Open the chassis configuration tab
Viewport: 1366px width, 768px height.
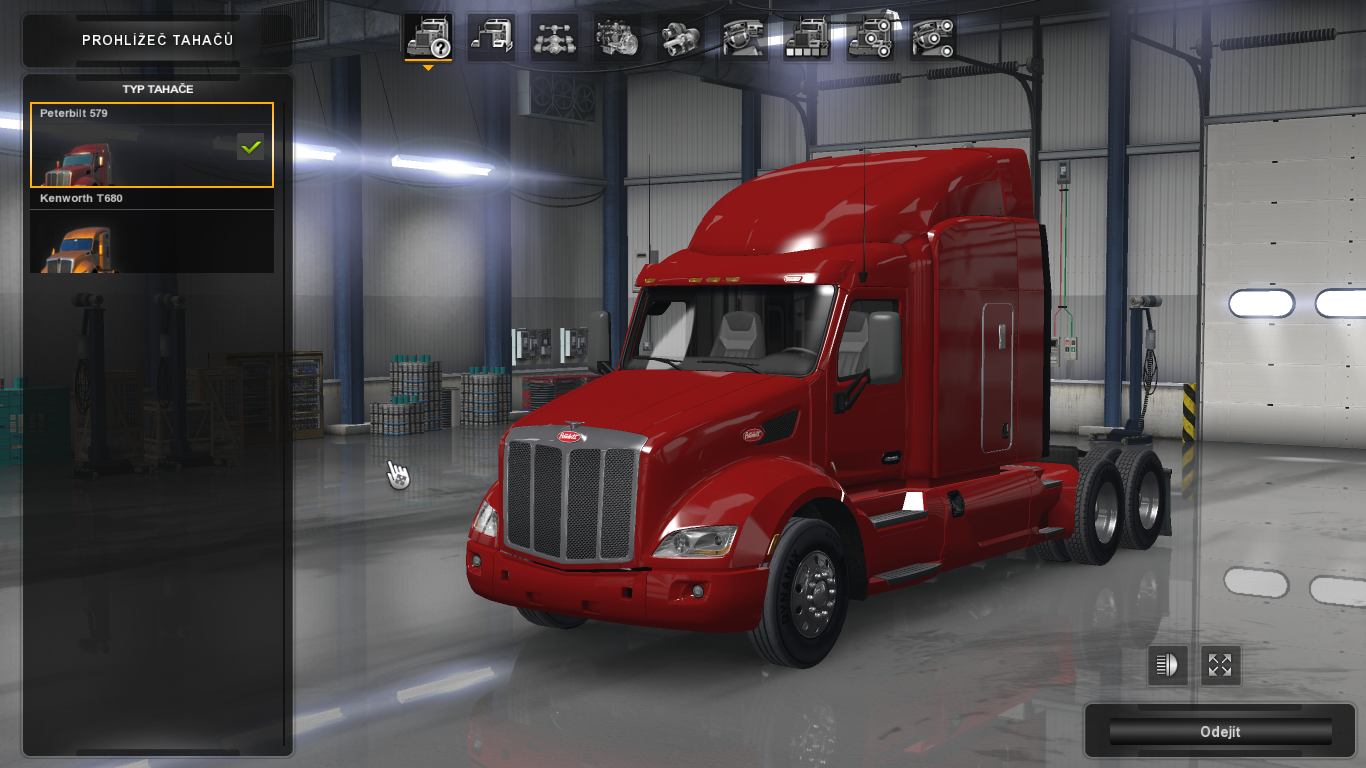[554, 38]
